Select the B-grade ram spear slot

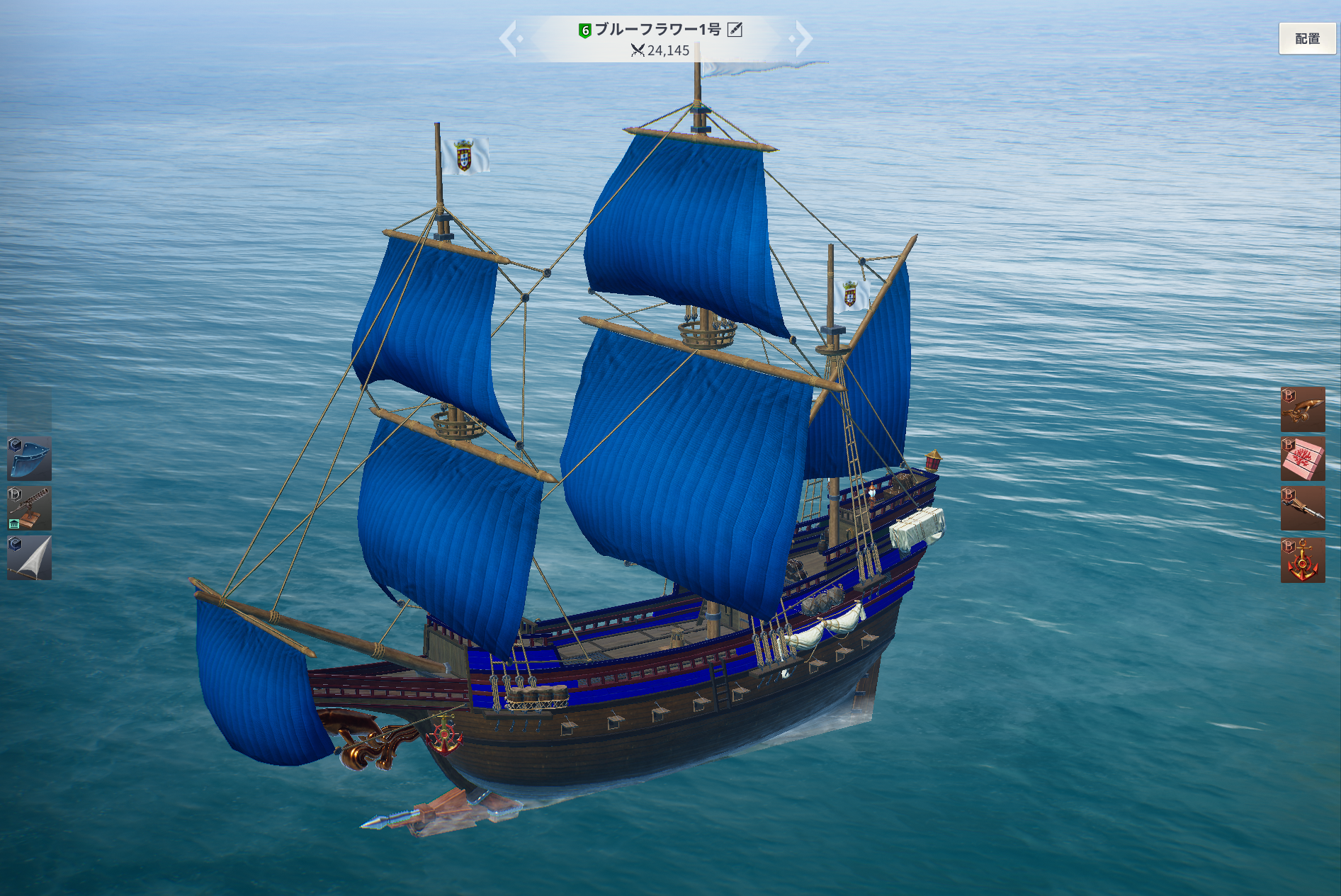pyautogui.click(x=1302, y=508)
